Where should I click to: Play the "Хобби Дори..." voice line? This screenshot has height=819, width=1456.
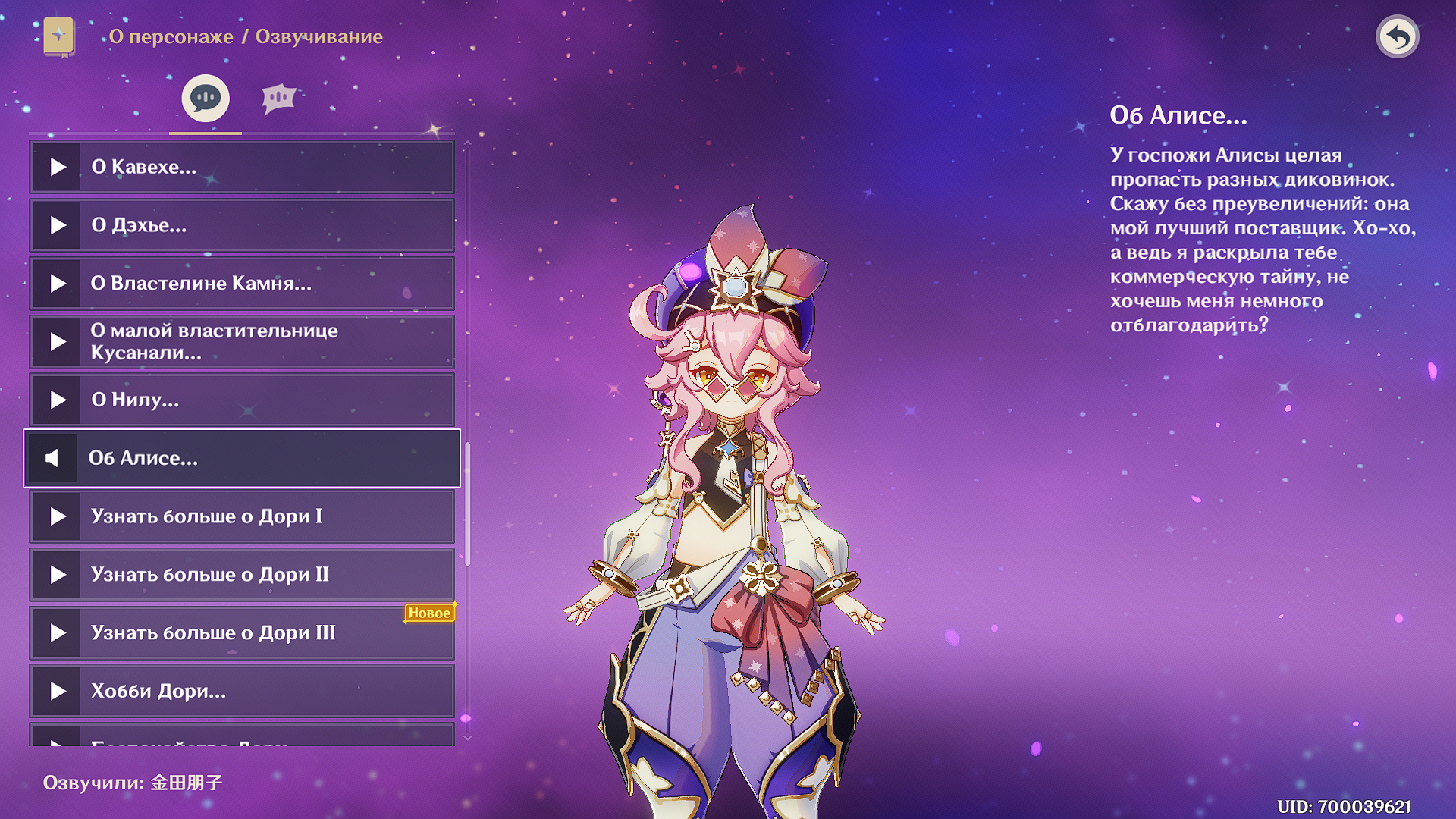58,692
